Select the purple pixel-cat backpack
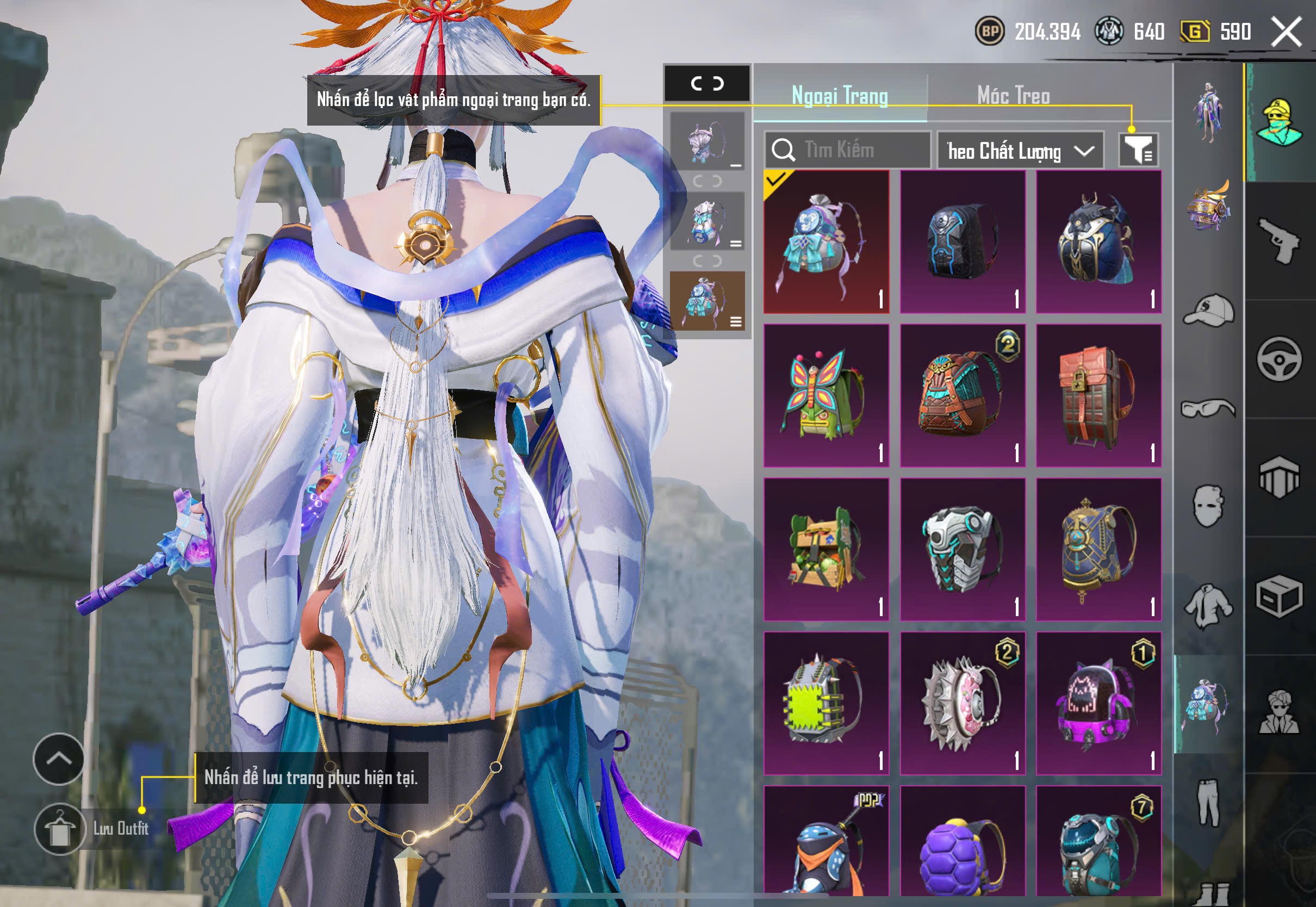Viewport: 1316px width, 907px height. pos(1098,703)
